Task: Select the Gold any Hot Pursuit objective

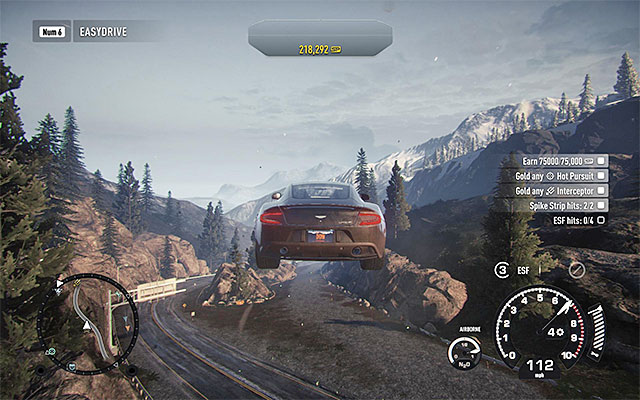Action: click(x=557, y=175)
